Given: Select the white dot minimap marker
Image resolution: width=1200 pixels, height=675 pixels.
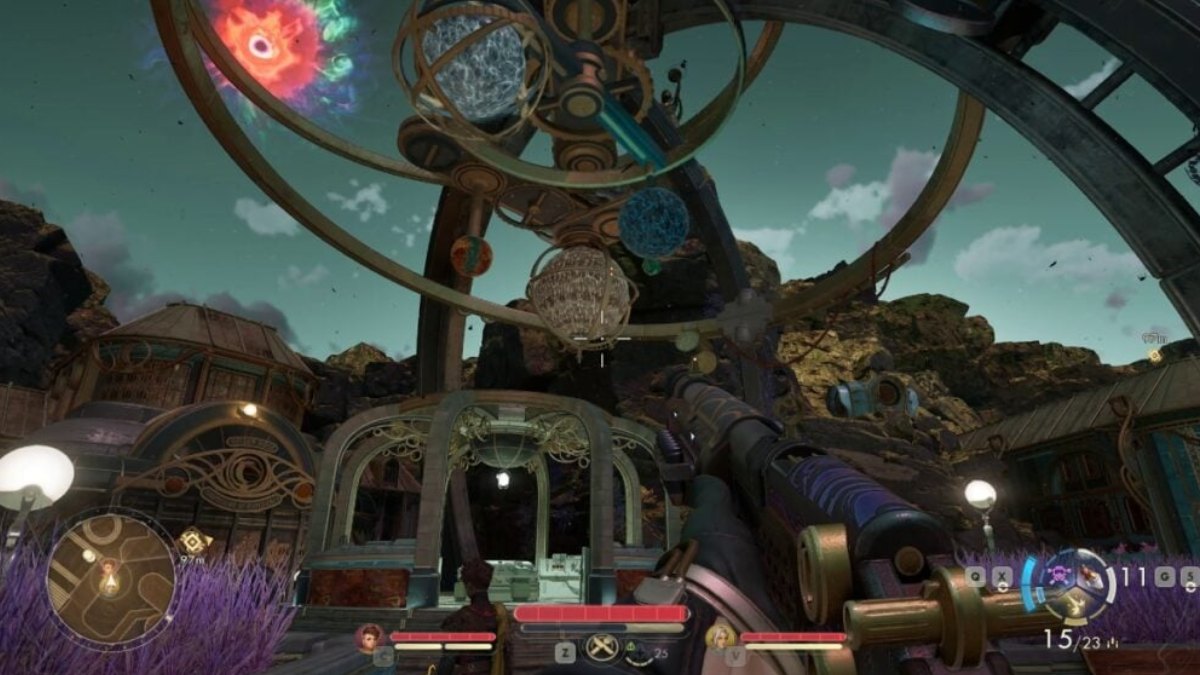Looking at the screenshot, I should (x=88, y=555).
